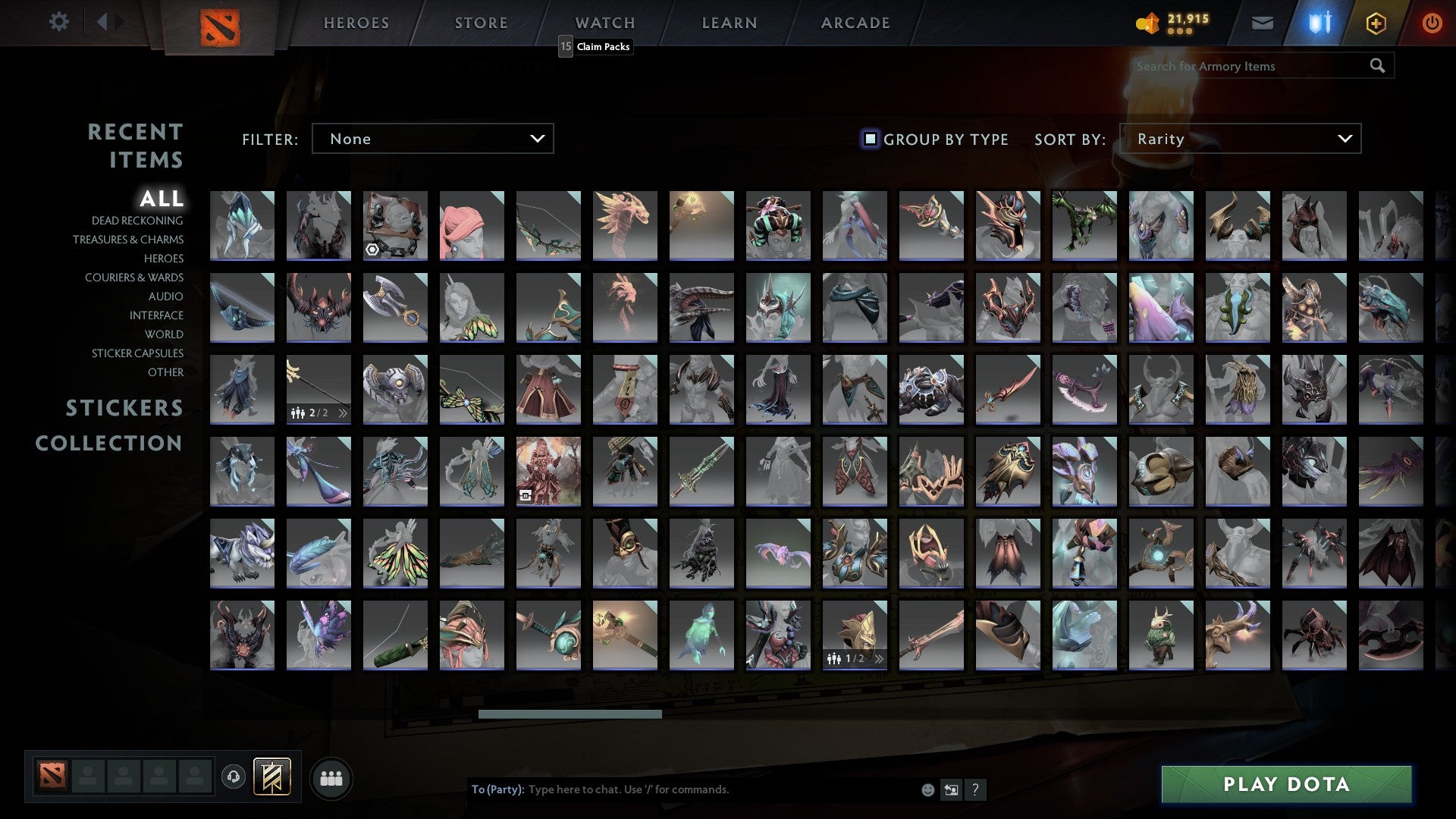Click the Dota Plus hexagon icon
This screenshot has height=819, width=1456.
tap(1376, 23)
